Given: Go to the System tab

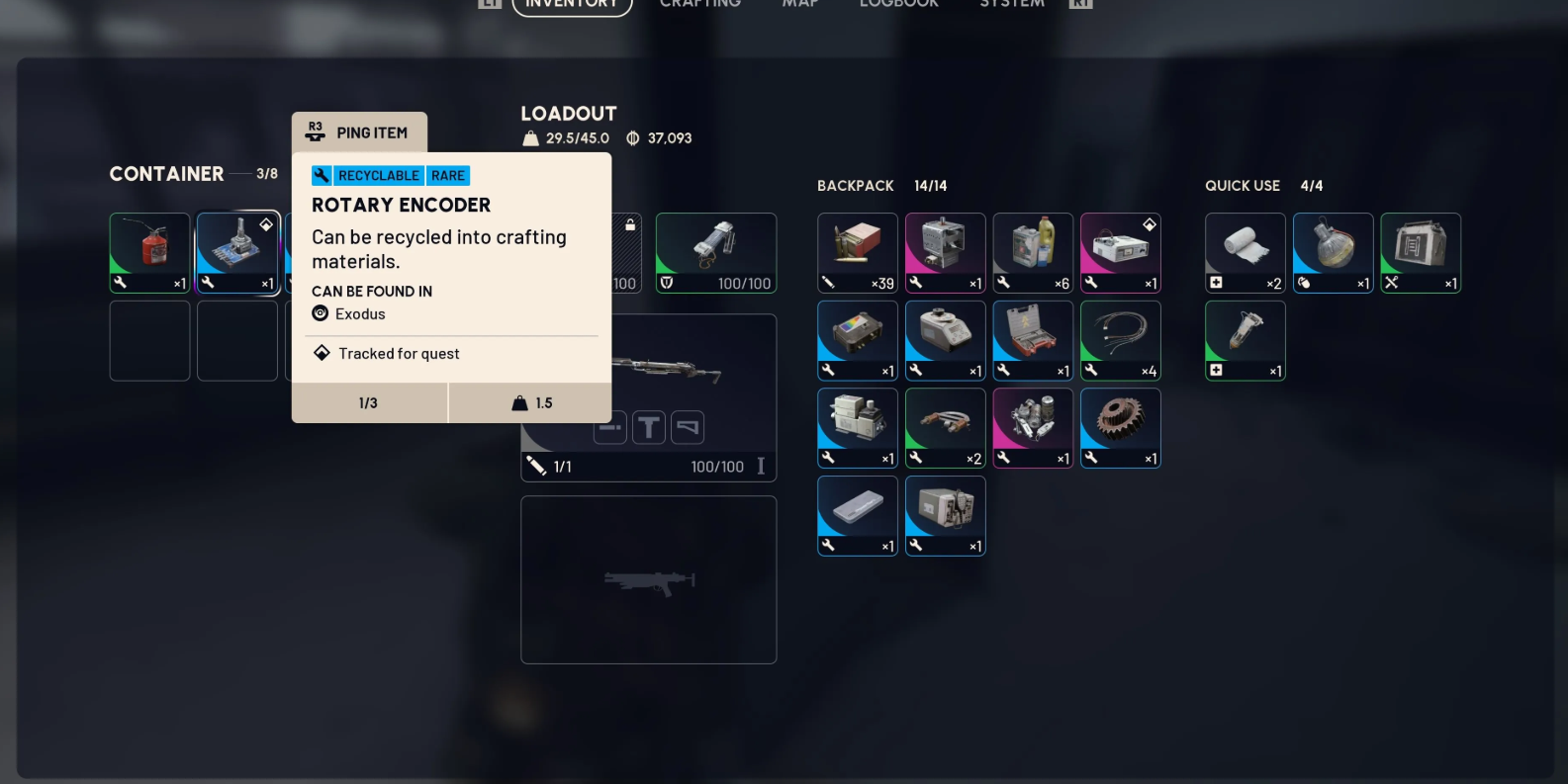Looking at the screenshot, I should 1011,4.
